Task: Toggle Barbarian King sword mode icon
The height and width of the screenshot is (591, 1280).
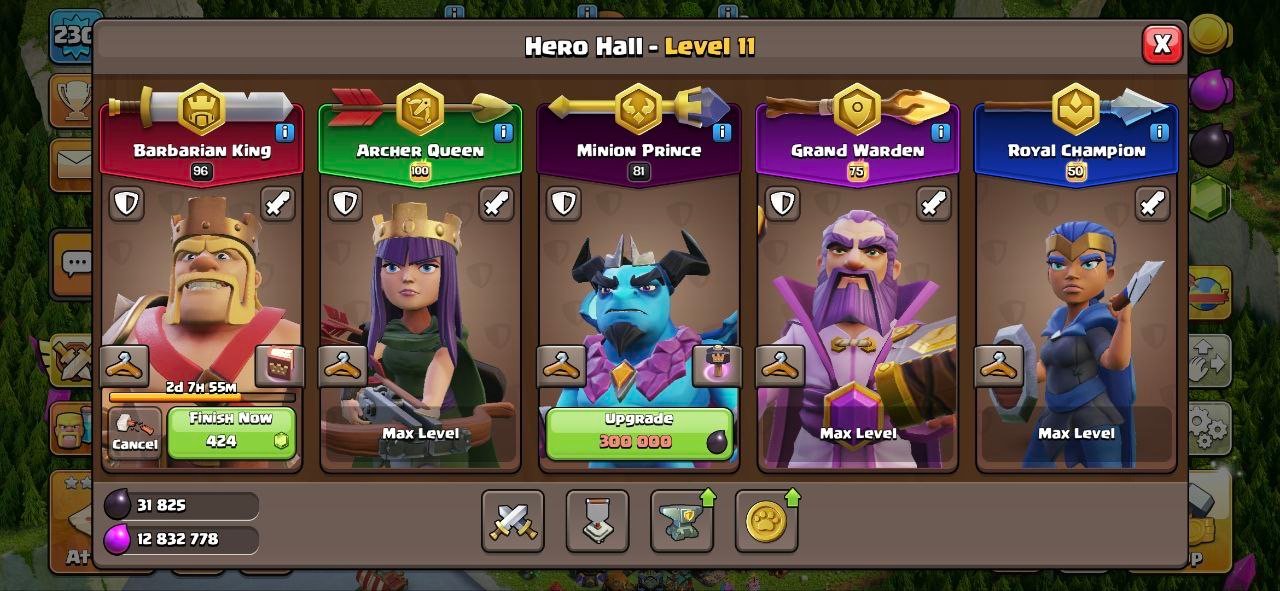Action: (x=278, y=204)
